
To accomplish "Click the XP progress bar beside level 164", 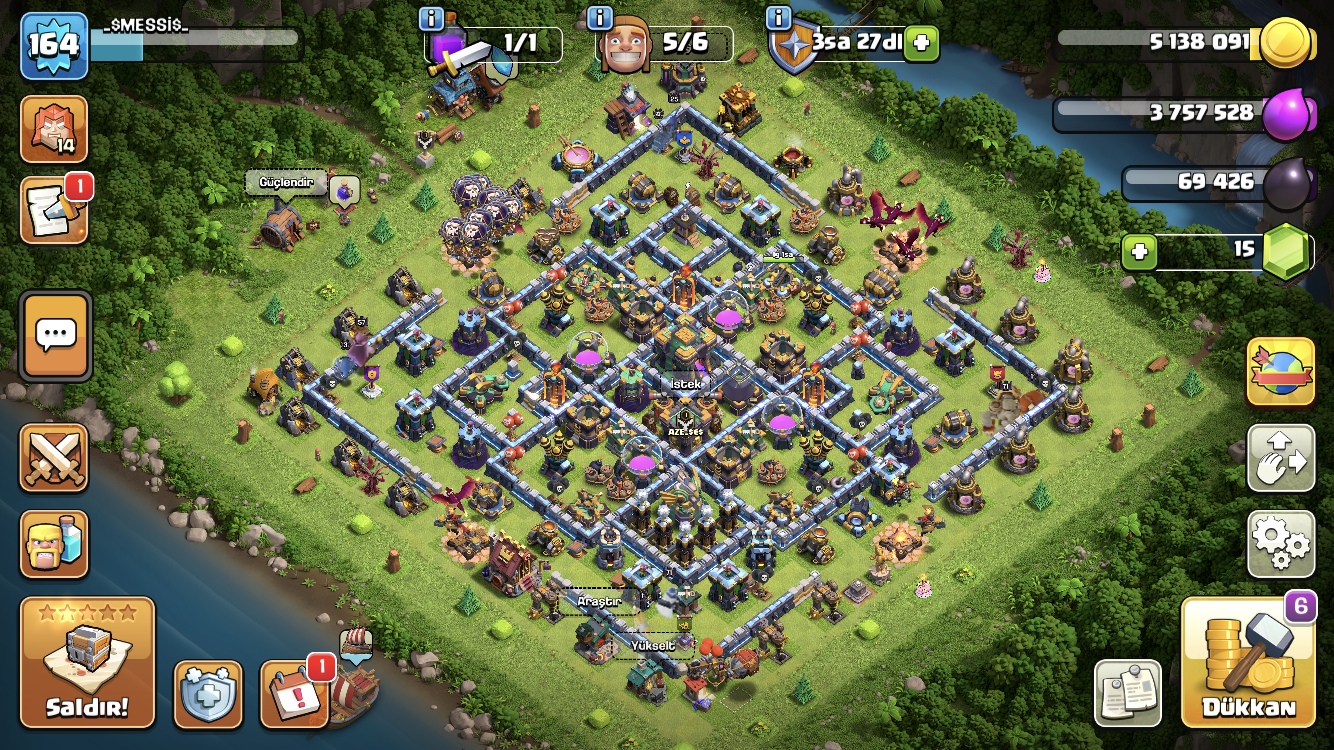I will (195, 44).
